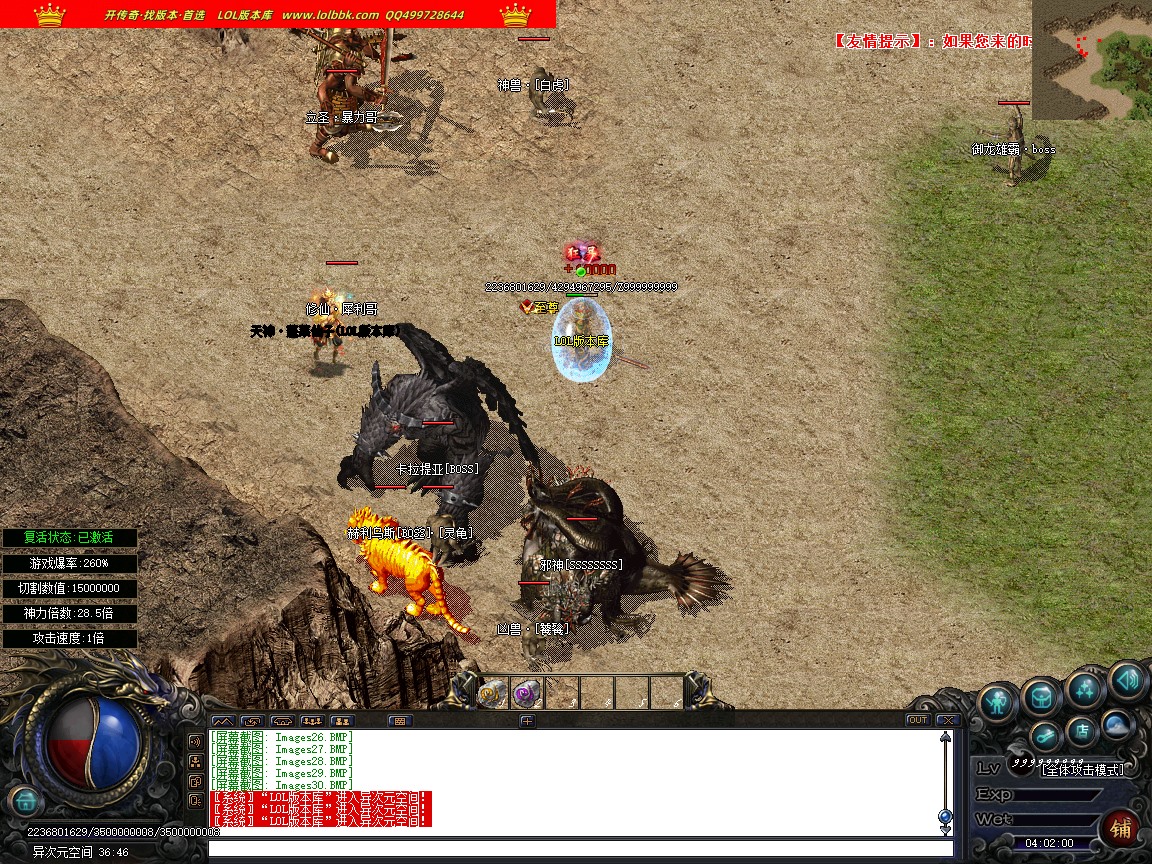The width and height of the screenshot is (1152, 864).
Task: Toggle the chat sound-wave side button
Action: [196, 742]
